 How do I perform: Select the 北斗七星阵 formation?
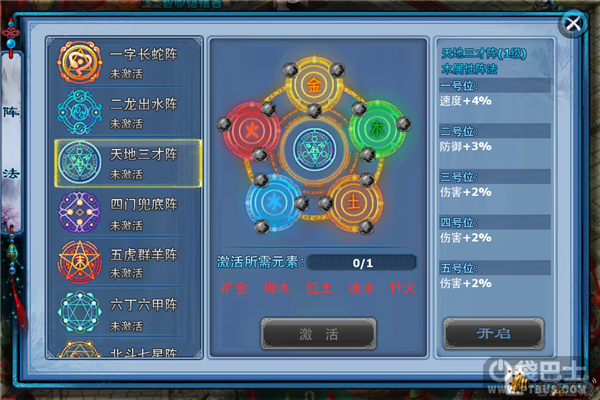(x=128, y=350)
